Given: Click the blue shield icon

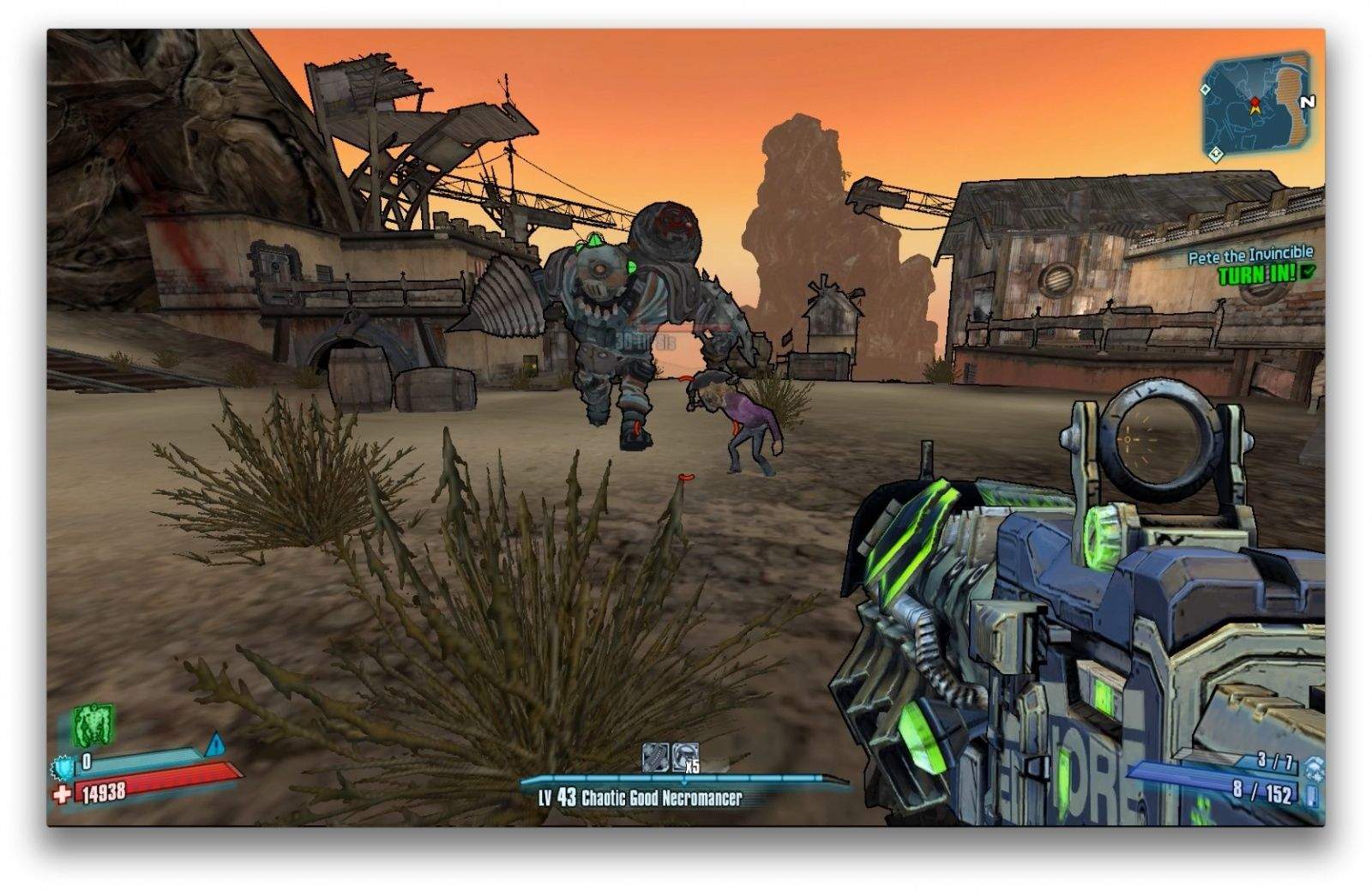Looking at the screenshot, I should click(63, 766).
